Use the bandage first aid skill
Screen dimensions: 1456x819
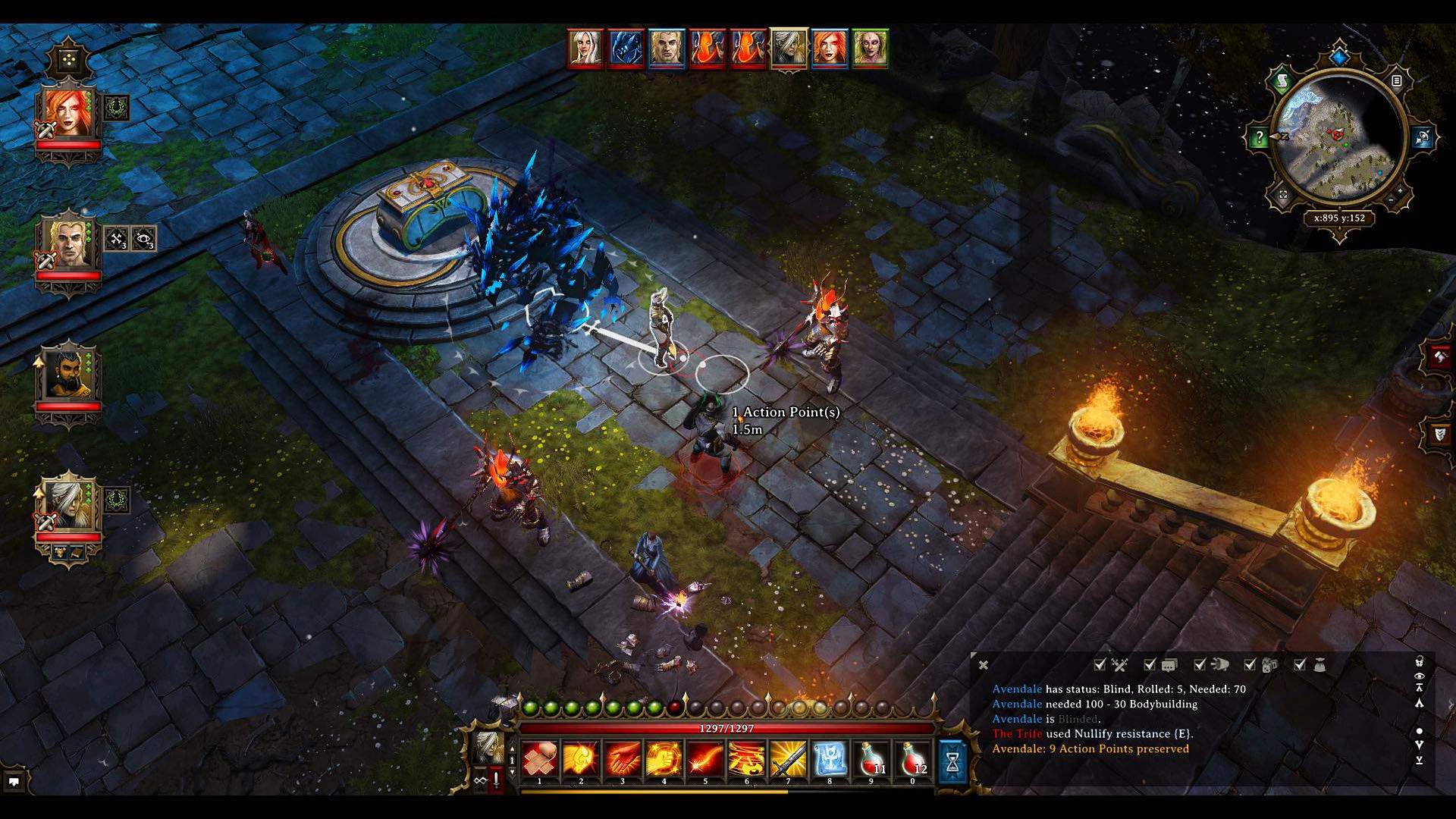coord(540,759)
